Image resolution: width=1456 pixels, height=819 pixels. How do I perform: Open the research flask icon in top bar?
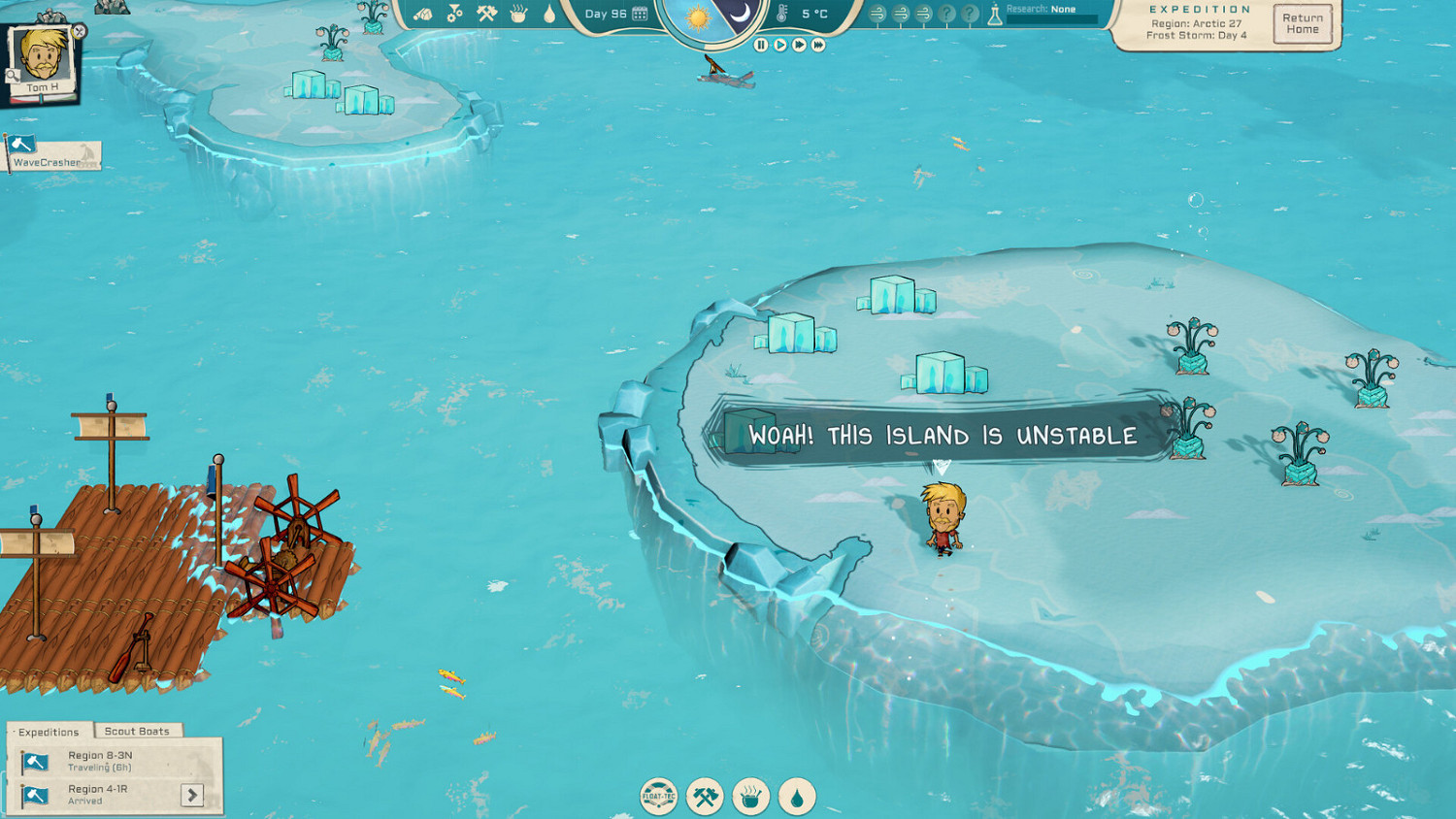tap(997, 15)
